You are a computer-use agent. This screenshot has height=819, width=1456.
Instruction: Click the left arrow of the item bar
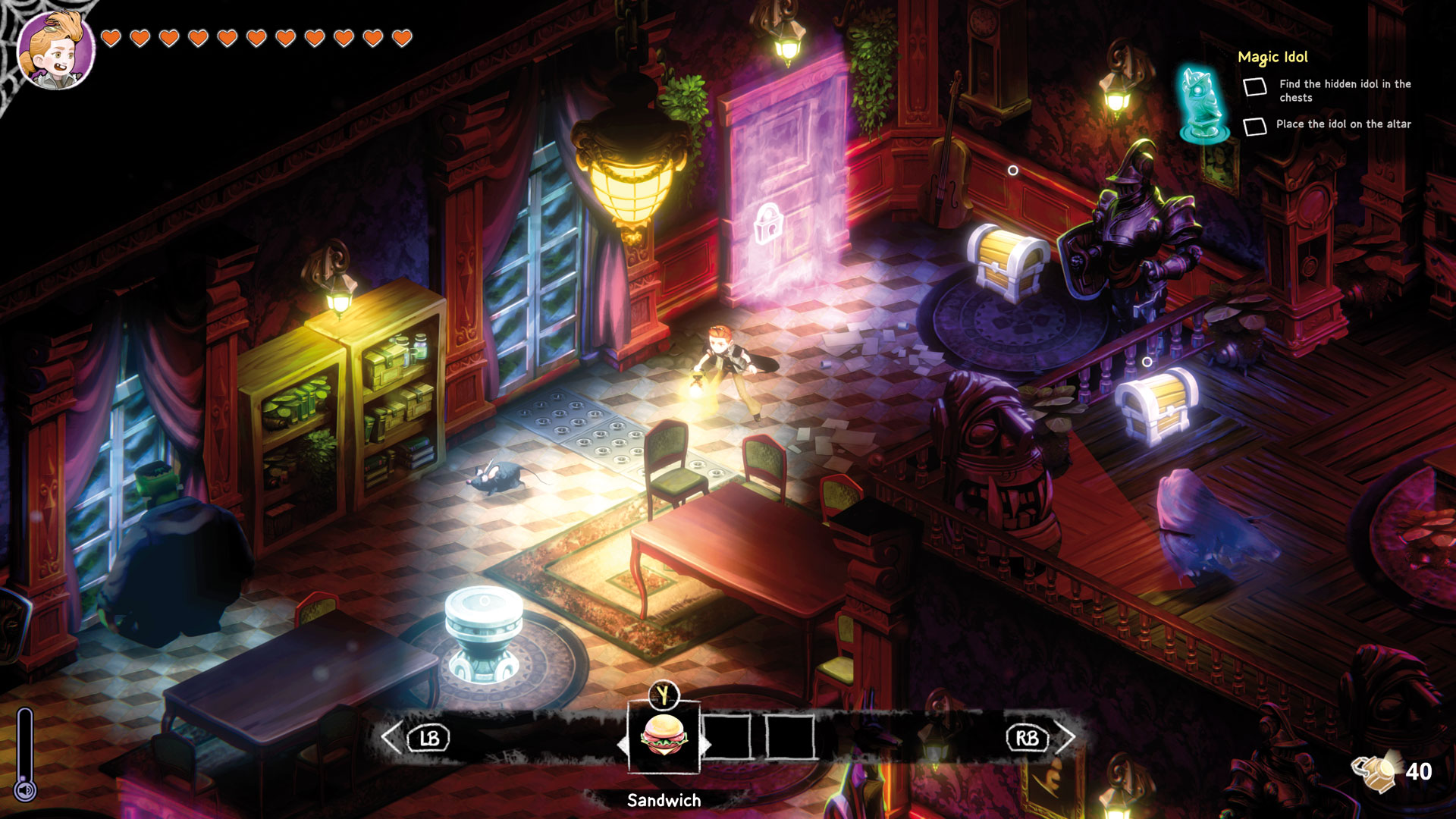click(391, 738)
